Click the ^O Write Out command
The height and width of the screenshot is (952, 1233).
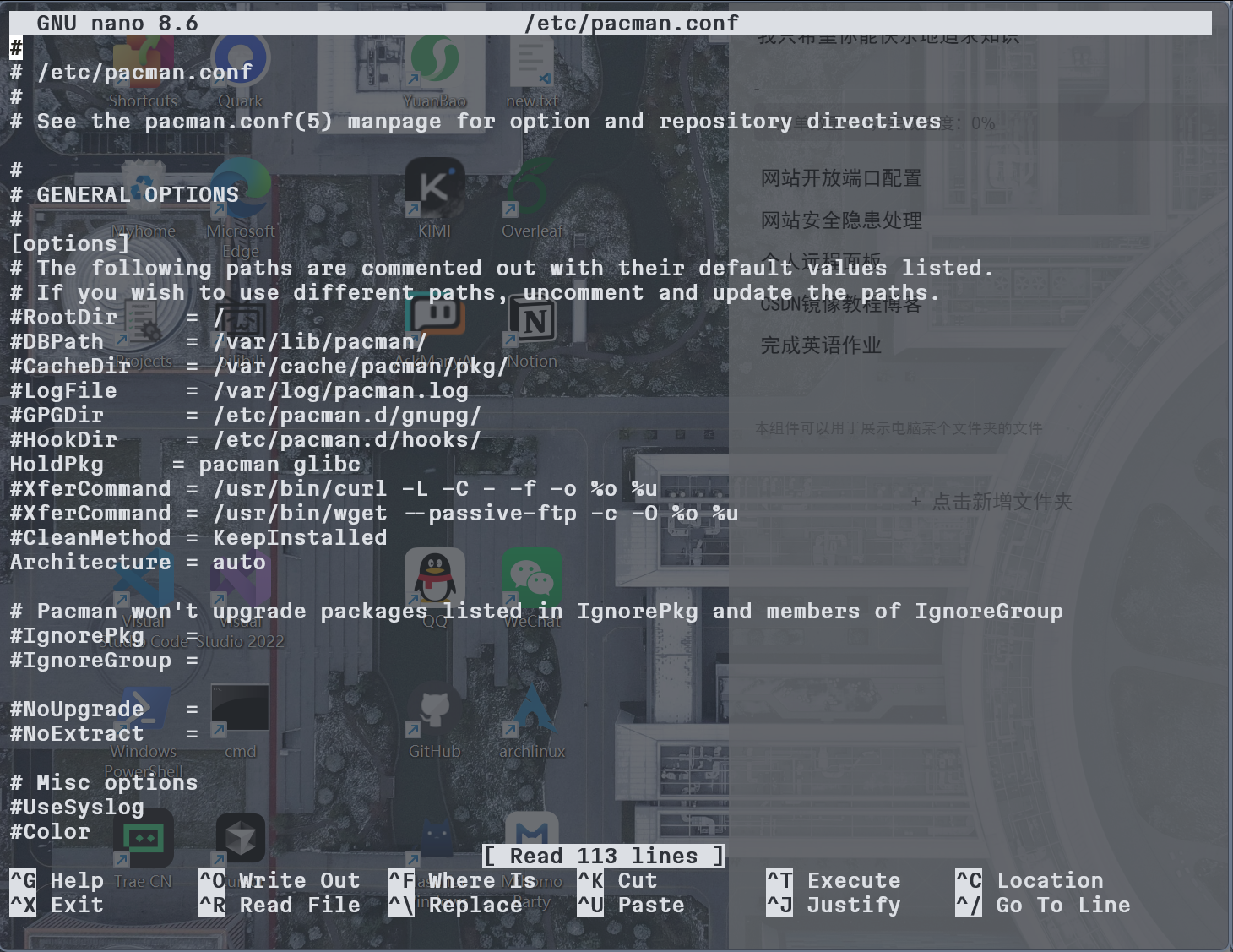[279, 880]
